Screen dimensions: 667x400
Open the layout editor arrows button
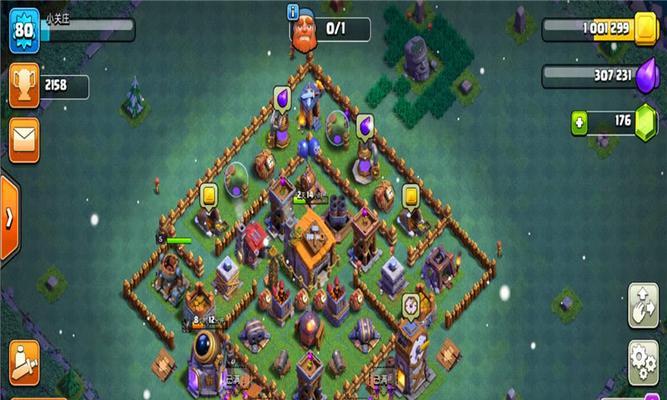642,303
